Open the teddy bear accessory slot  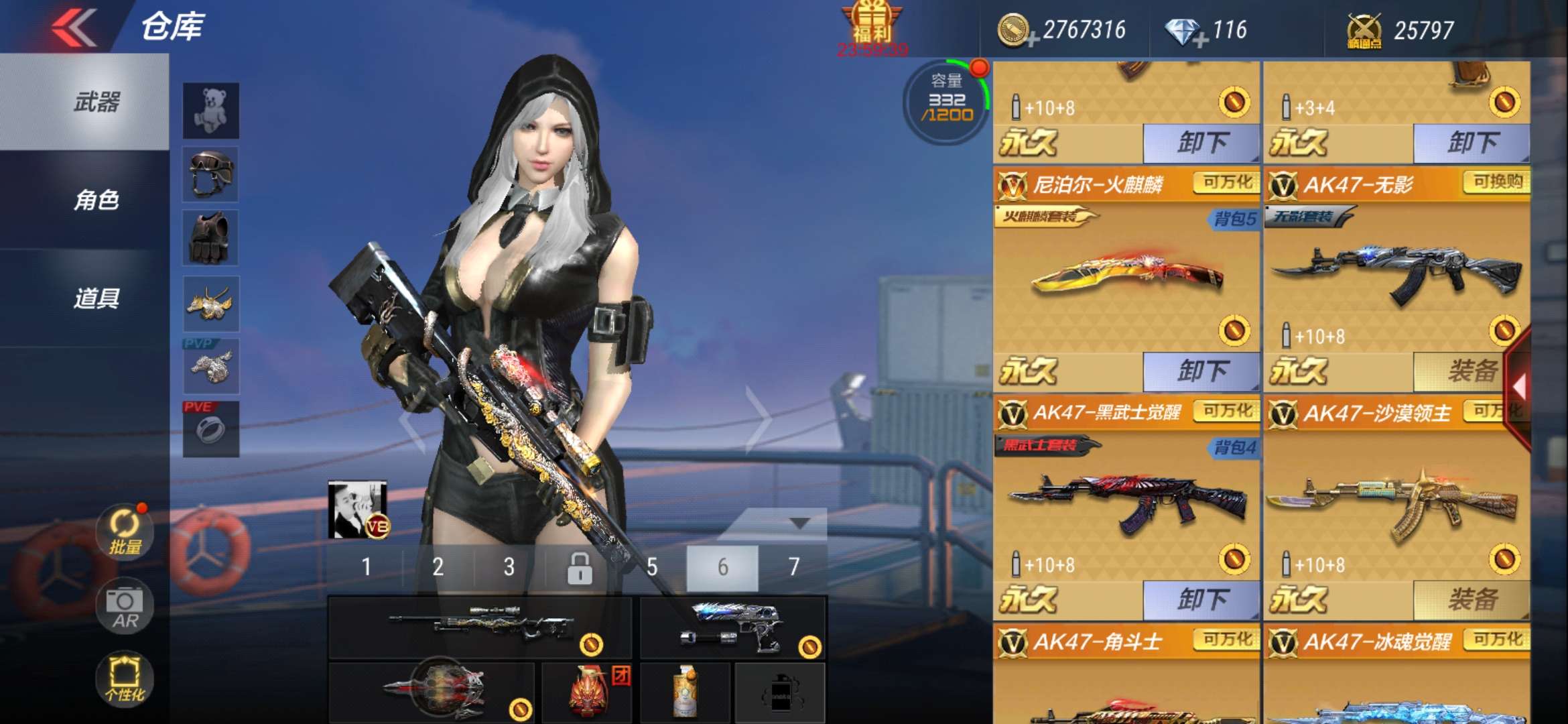(x=211, y=110)
